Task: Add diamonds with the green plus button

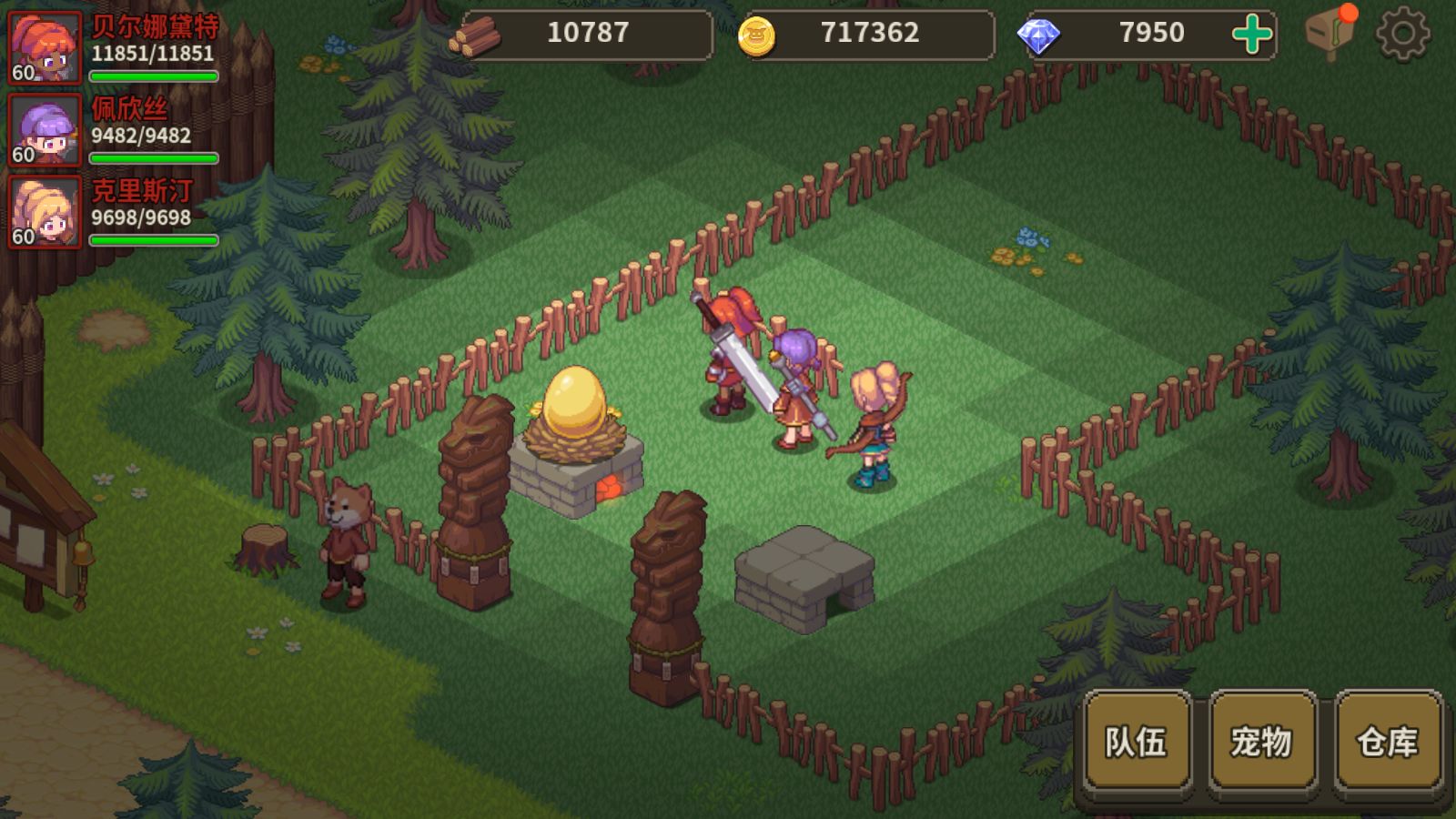Action: 1252,35
